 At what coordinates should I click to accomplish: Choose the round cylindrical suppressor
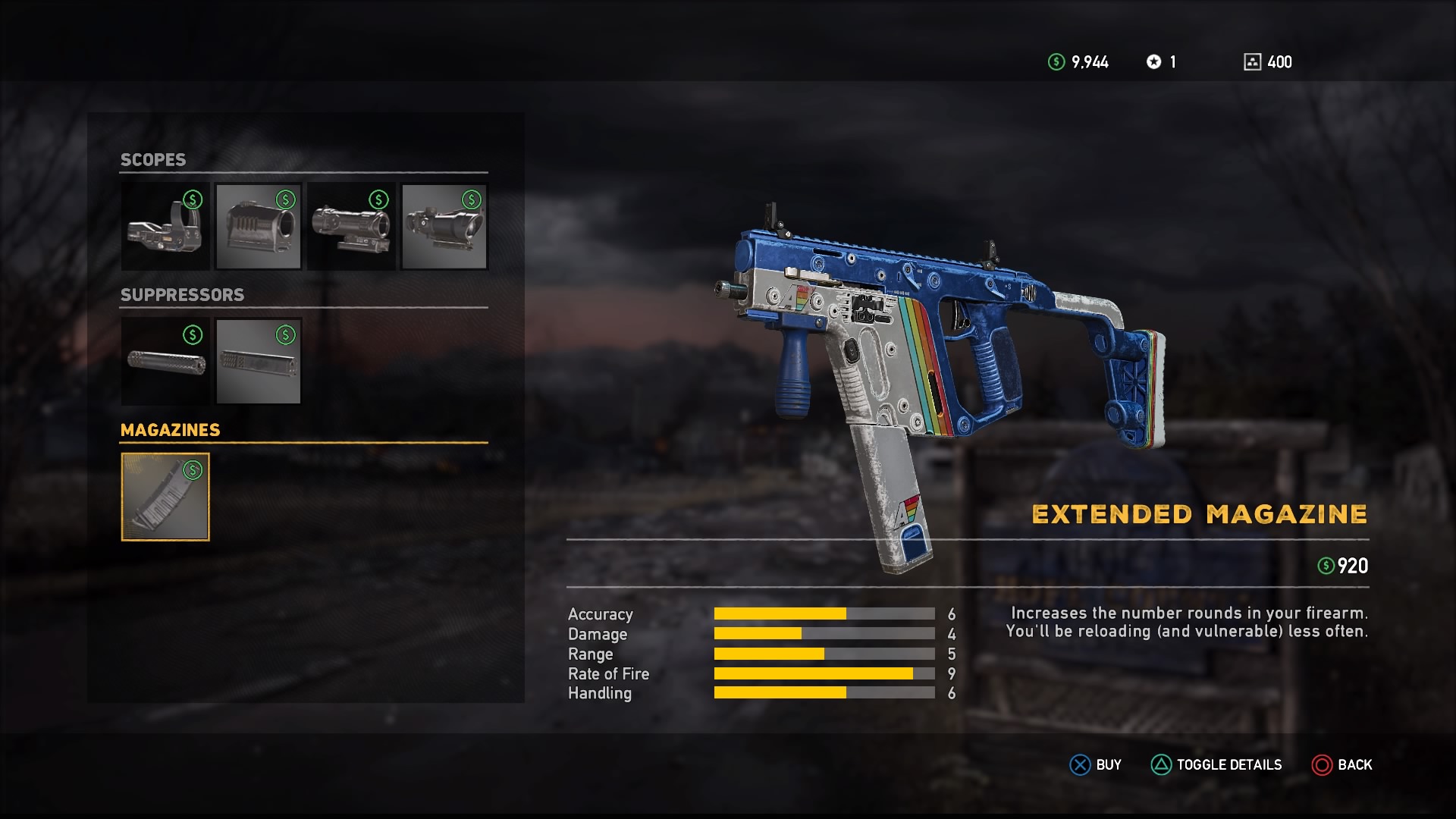[x=165, y=361]
